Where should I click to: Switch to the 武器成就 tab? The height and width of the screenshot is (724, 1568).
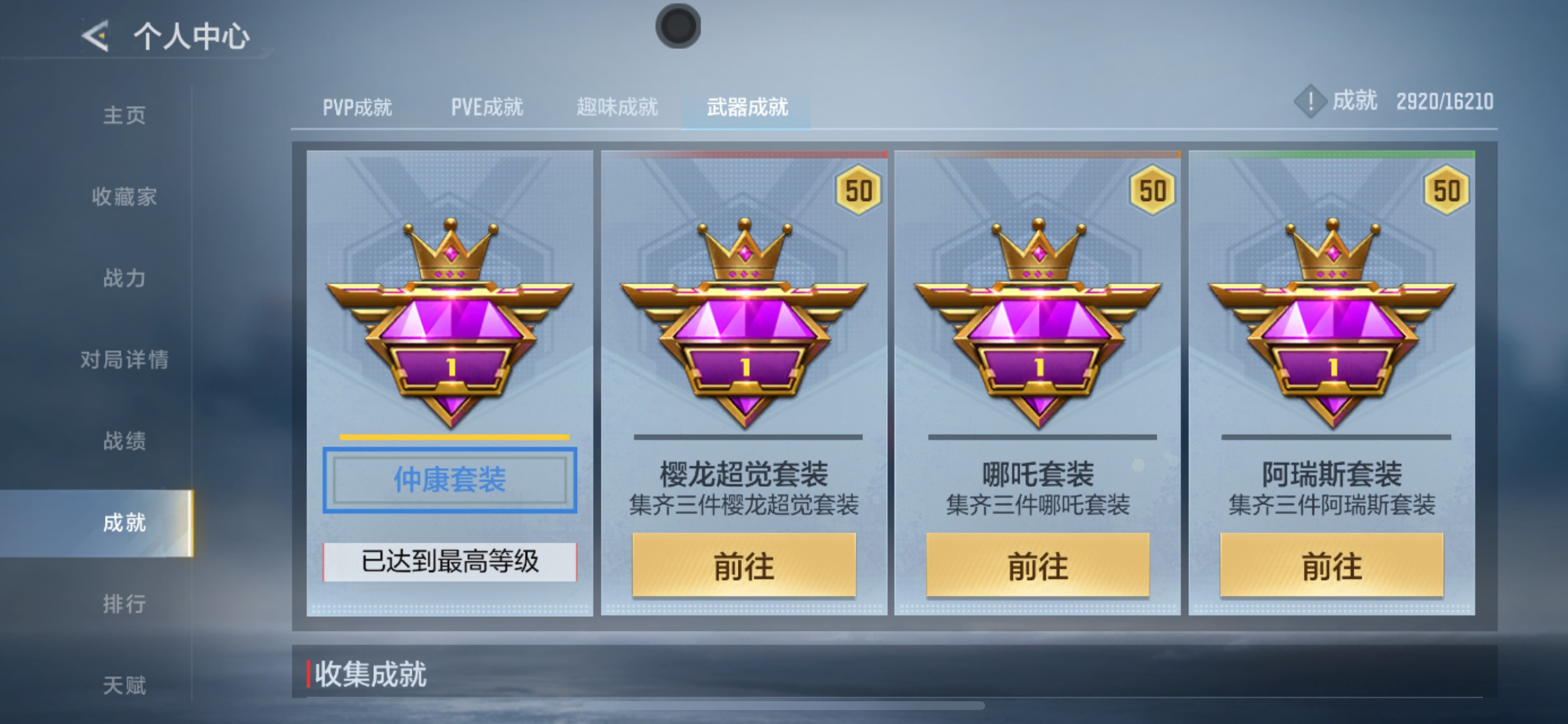747,107
